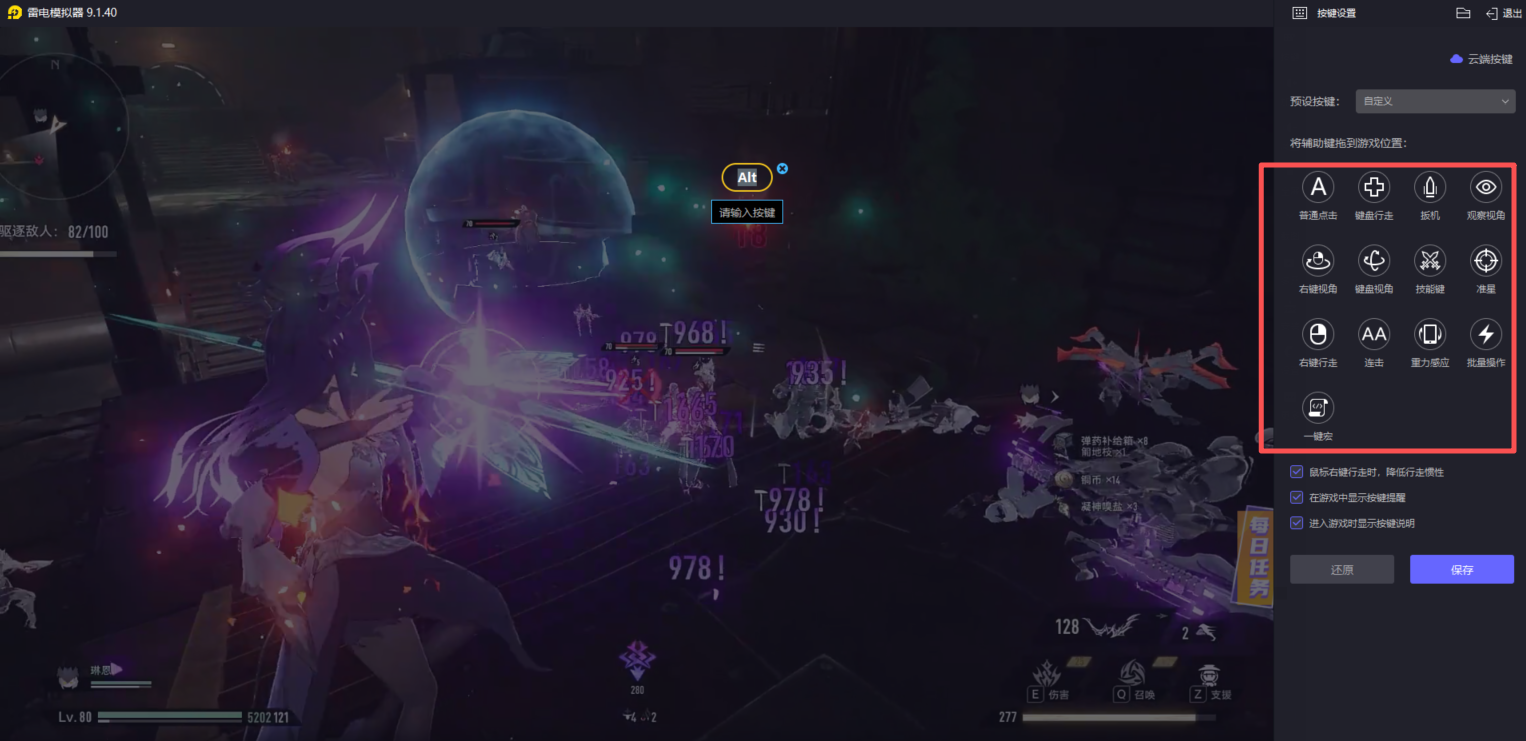Open the 预设按键 preset dropdown showing 自定义
The width and height of the screenshot is (1526, 741).
[x=1435, y=101]
